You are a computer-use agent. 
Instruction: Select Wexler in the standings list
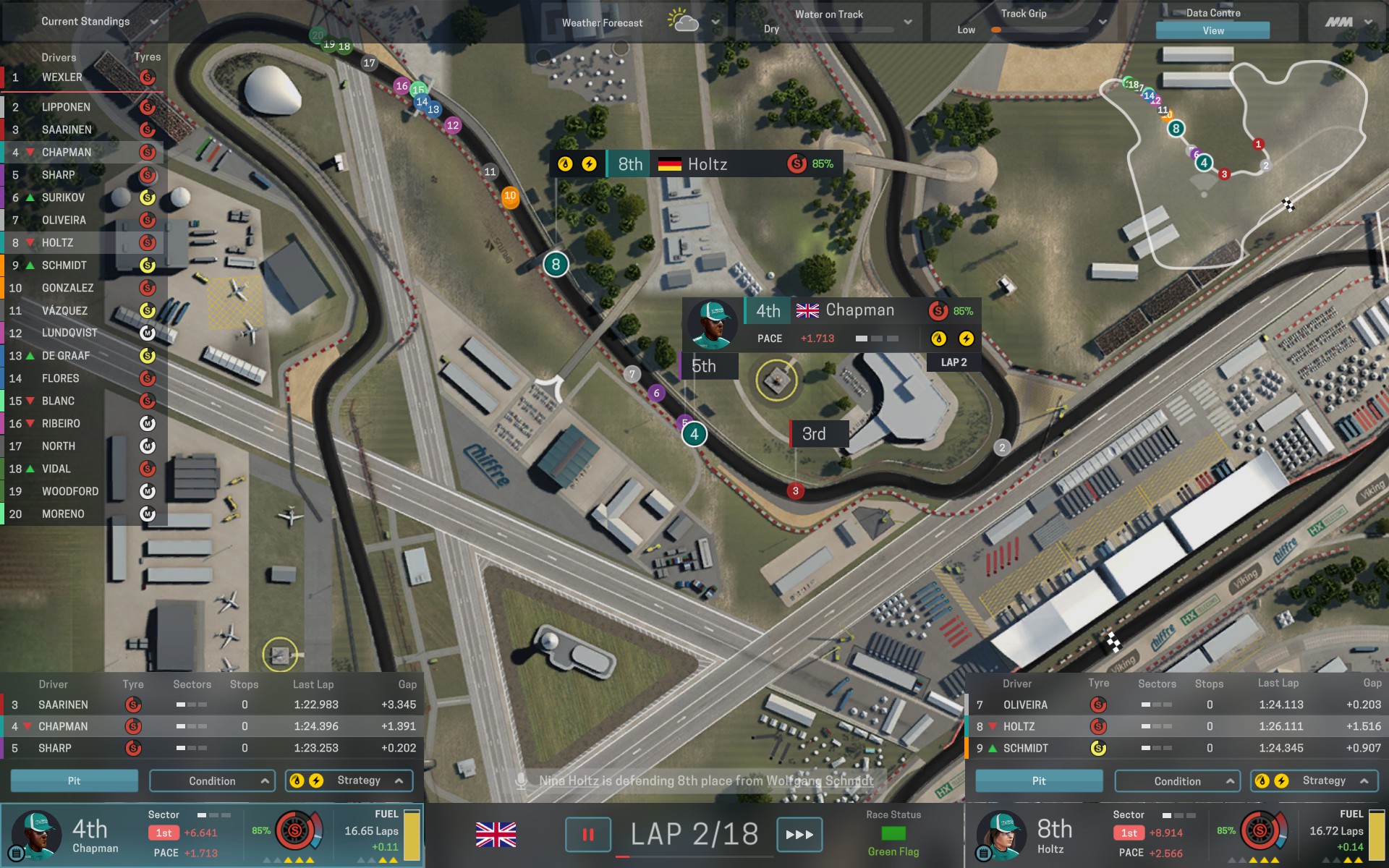[x=62, y=77]
